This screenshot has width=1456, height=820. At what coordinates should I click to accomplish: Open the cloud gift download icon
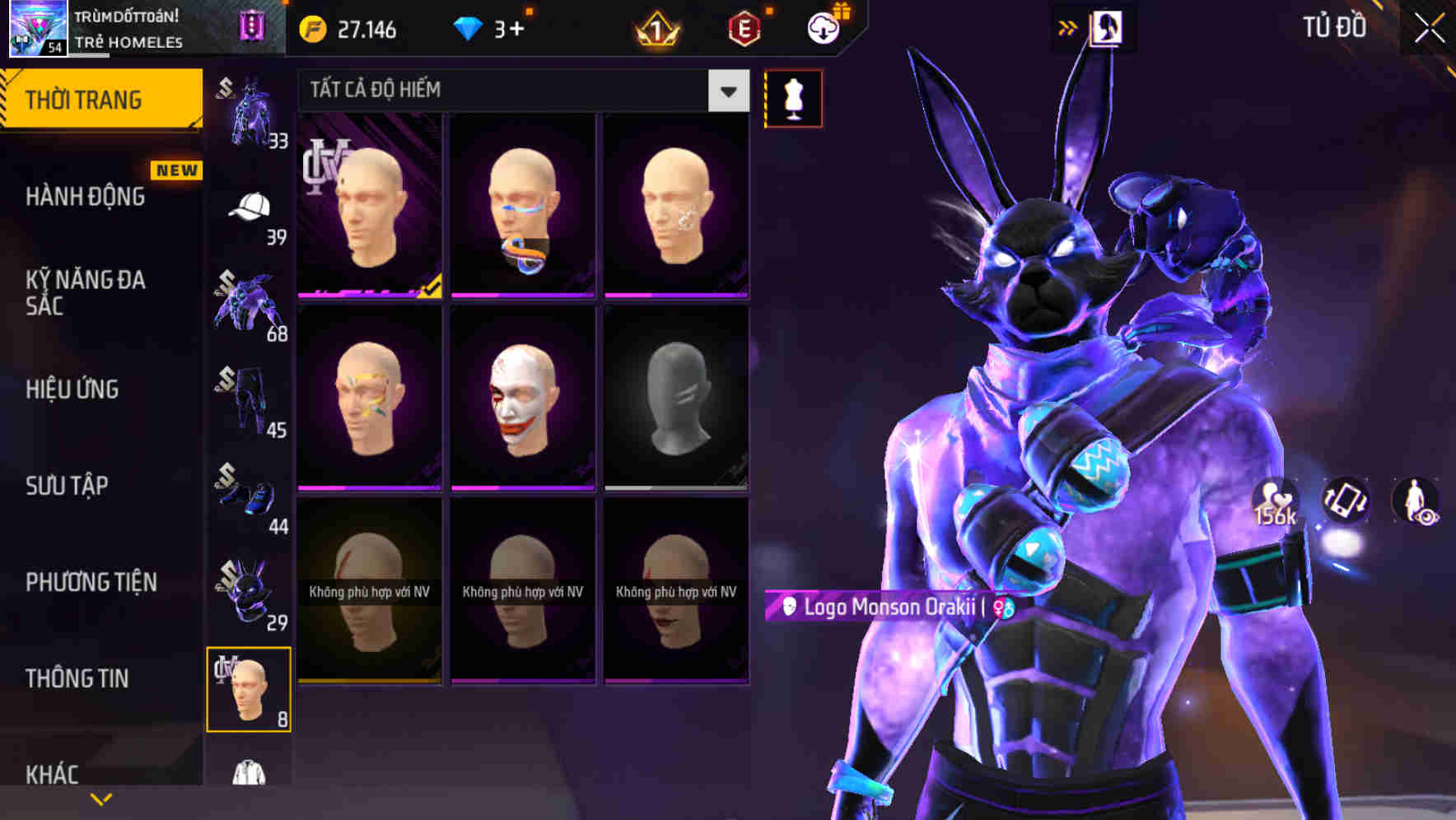point(824,27)
